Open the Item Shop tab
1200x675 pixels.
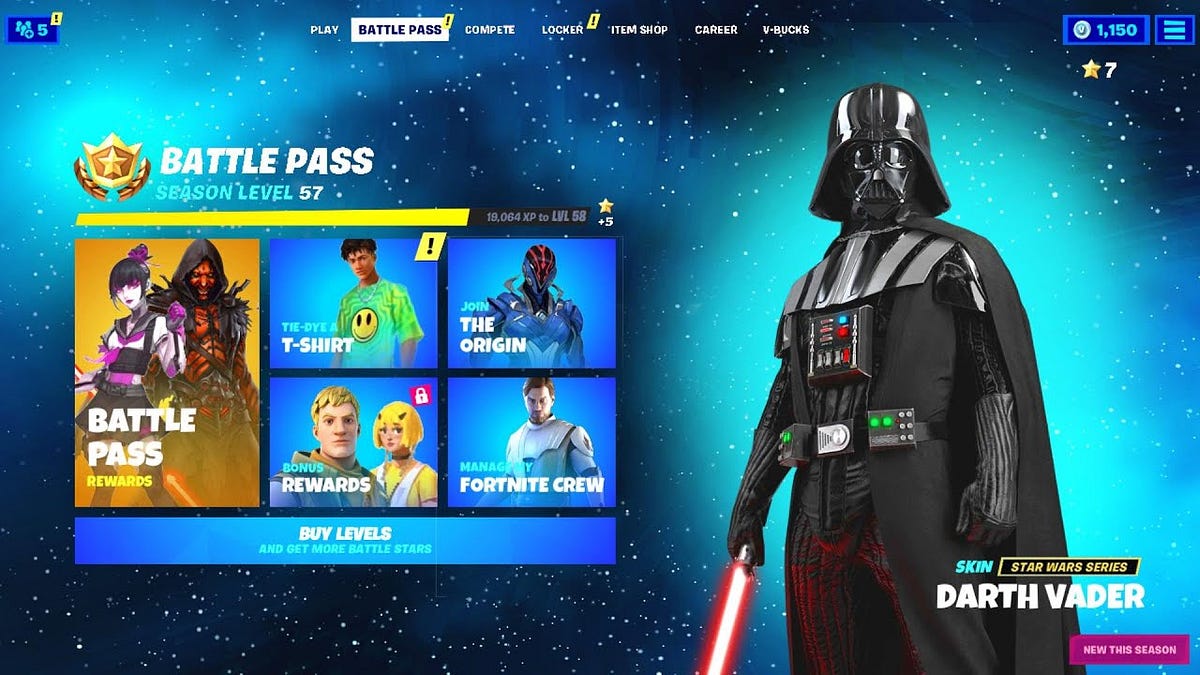click(x=639, y=30)
